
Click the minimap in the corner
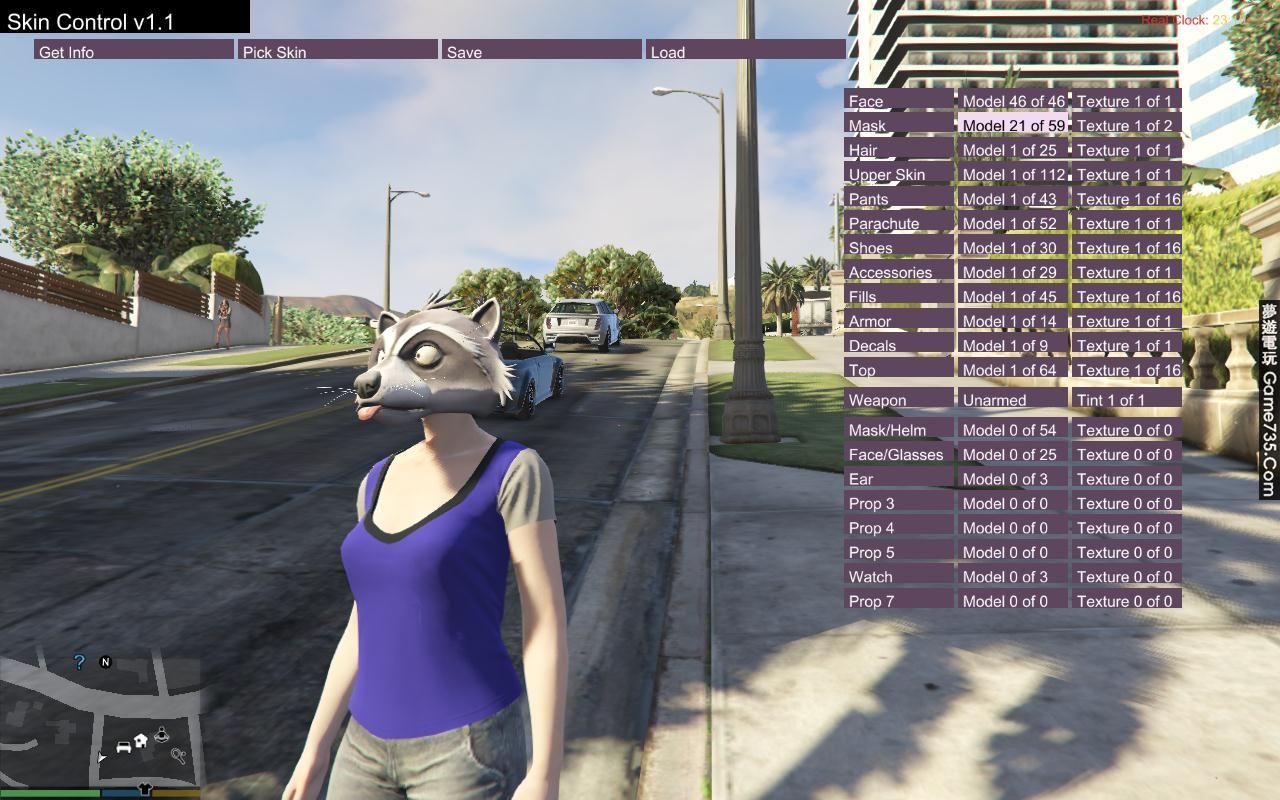tap(100, 715)
